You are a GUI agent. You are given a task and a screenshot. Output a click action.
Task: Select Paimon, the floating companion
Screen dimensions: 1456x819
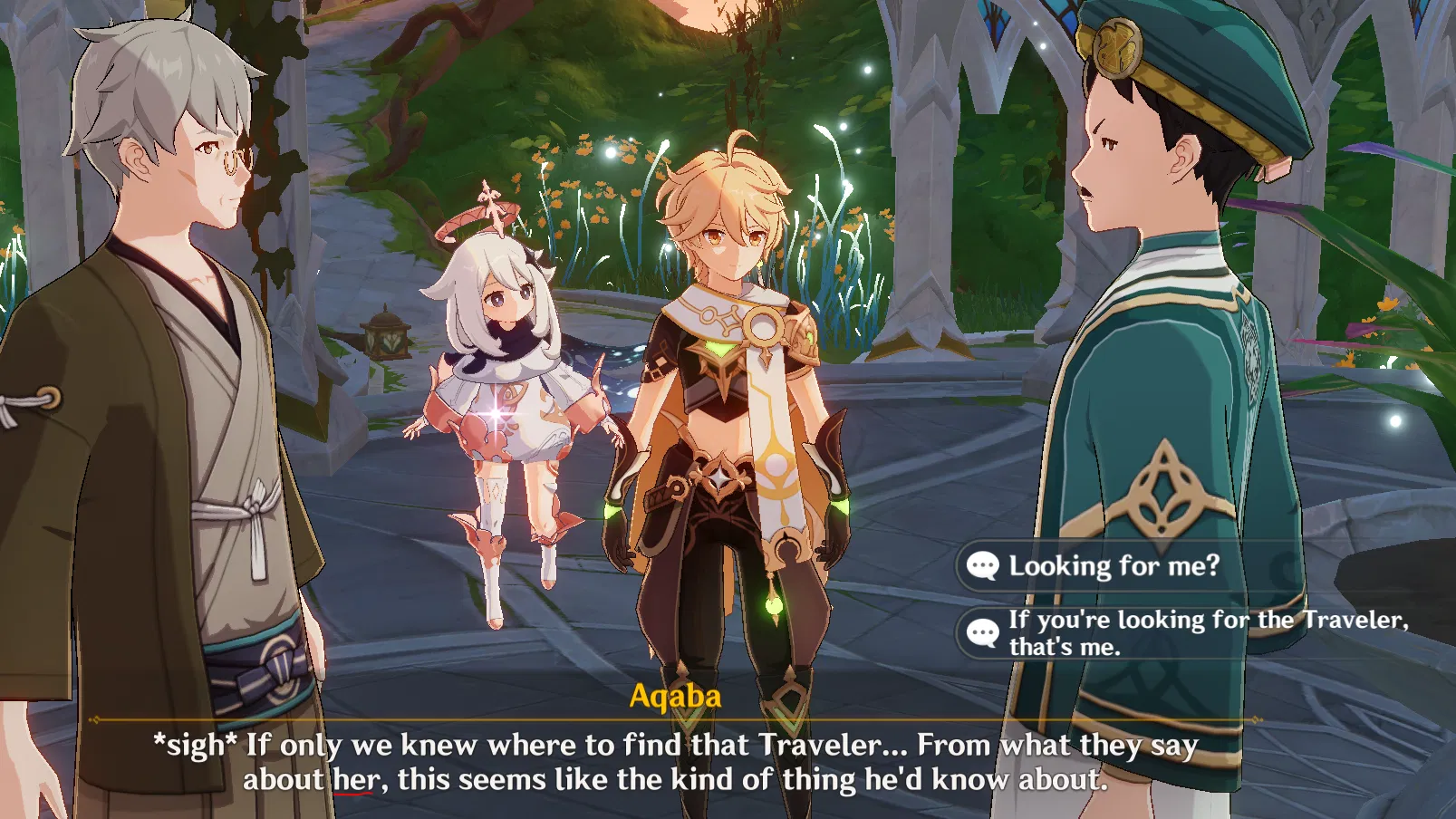pyautogui.click(x=503, y=381)
